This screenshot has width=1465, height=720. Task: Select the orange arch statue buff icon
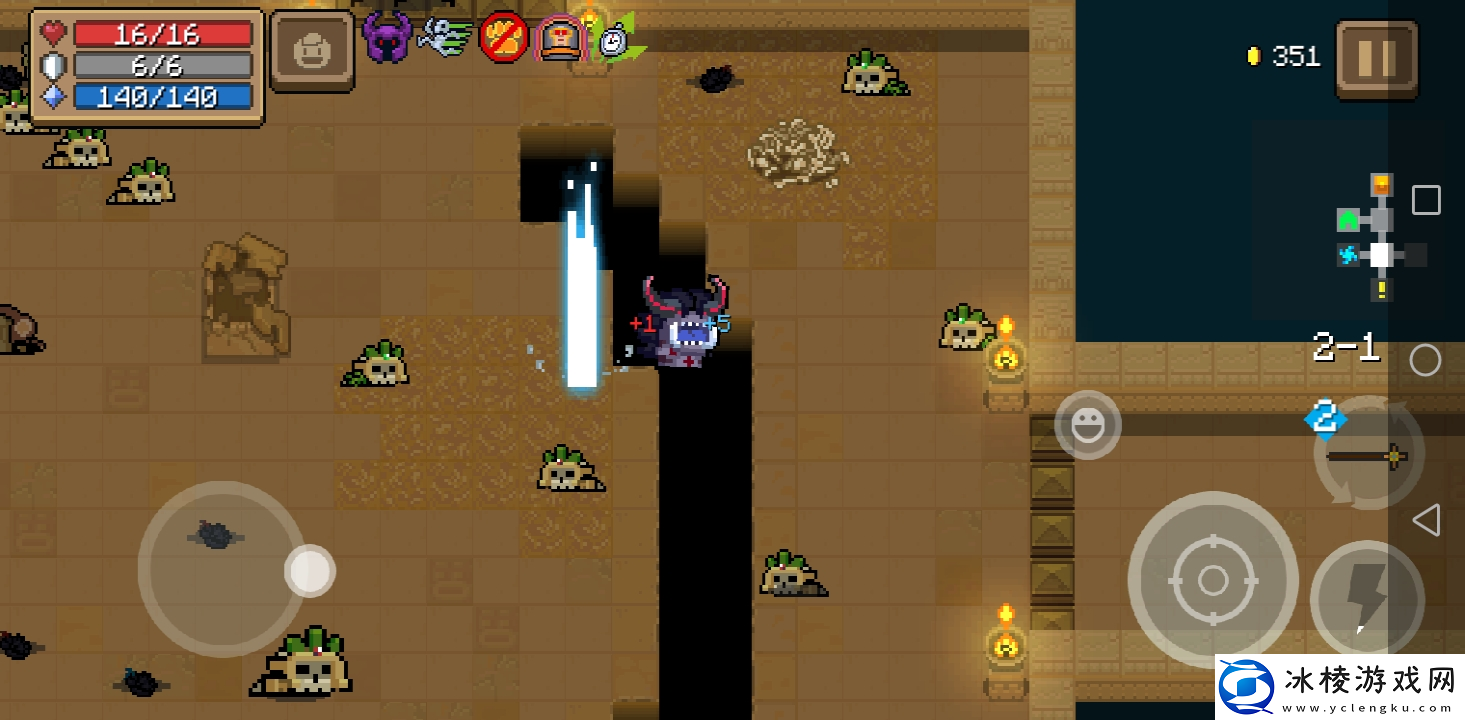pos(560,39)
